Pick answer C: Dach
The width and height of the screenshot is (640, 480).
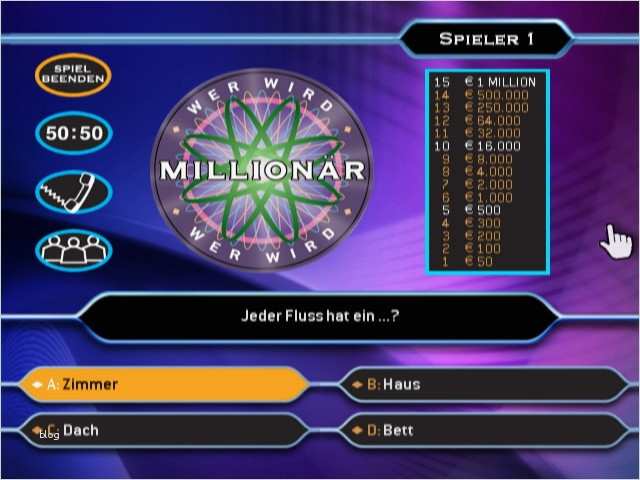click(x=165, y=430)
